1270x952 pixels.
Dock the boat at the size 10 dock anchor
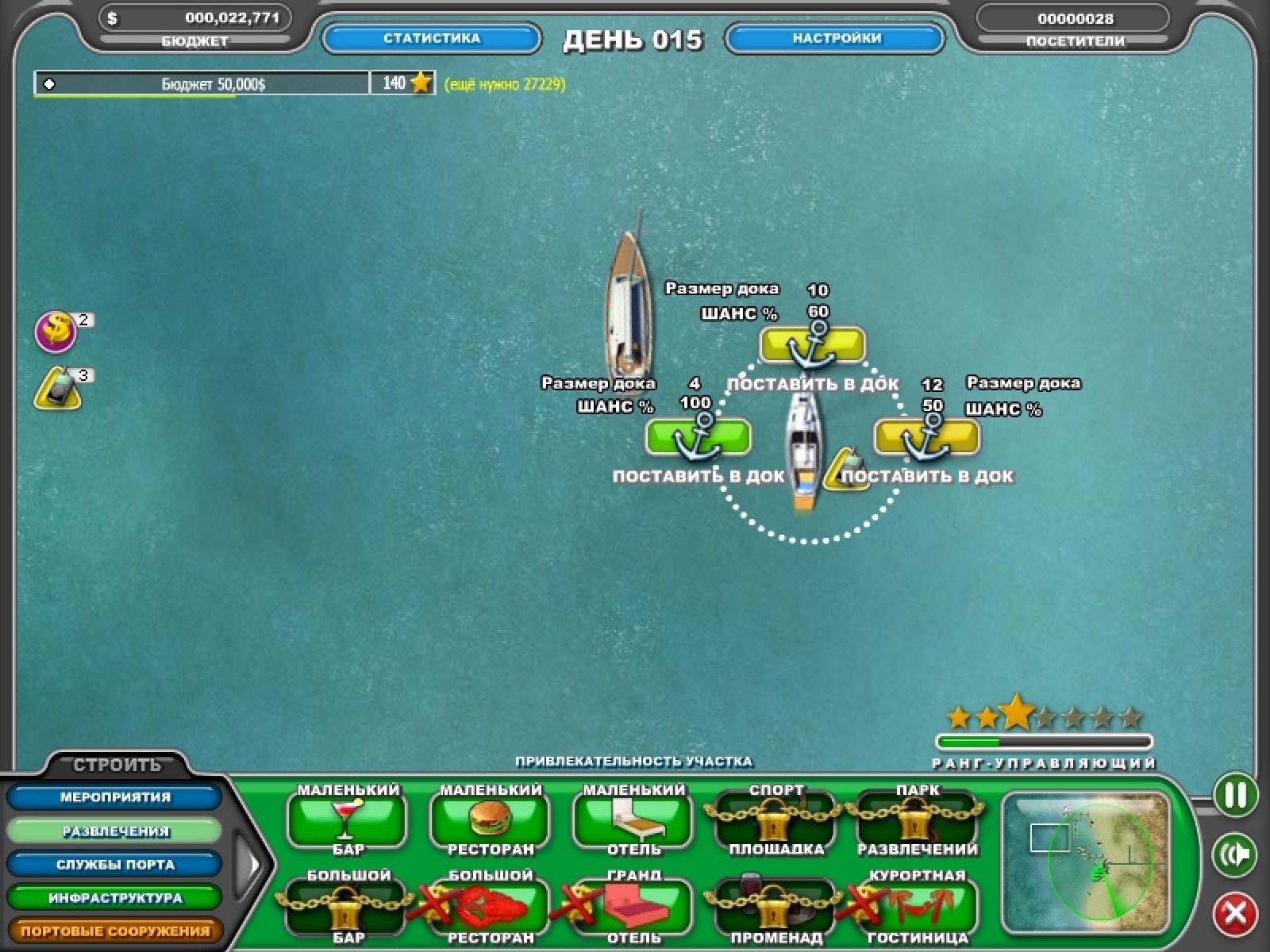coord(812,346)
